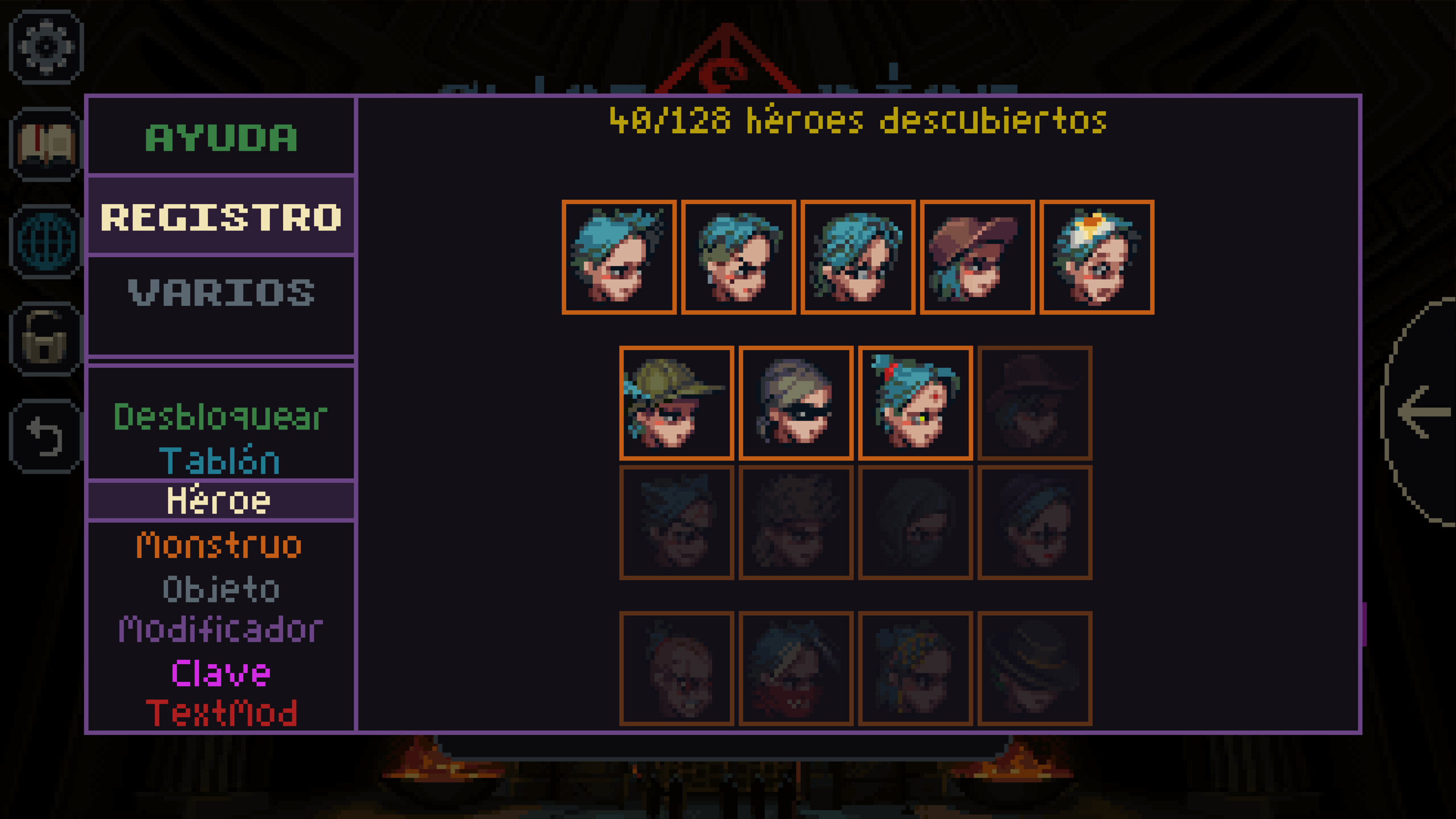Switch on the TextMod option
Screen dimensions: 1456x819
pos(221,714)
